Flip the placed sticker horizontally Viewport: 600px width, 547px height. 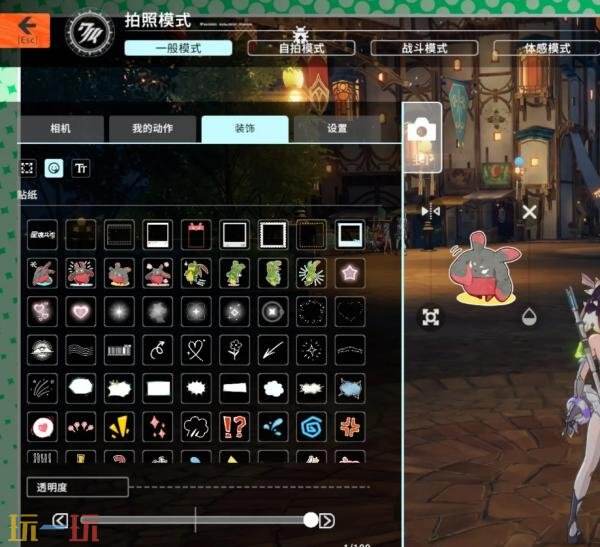[431, 211]
